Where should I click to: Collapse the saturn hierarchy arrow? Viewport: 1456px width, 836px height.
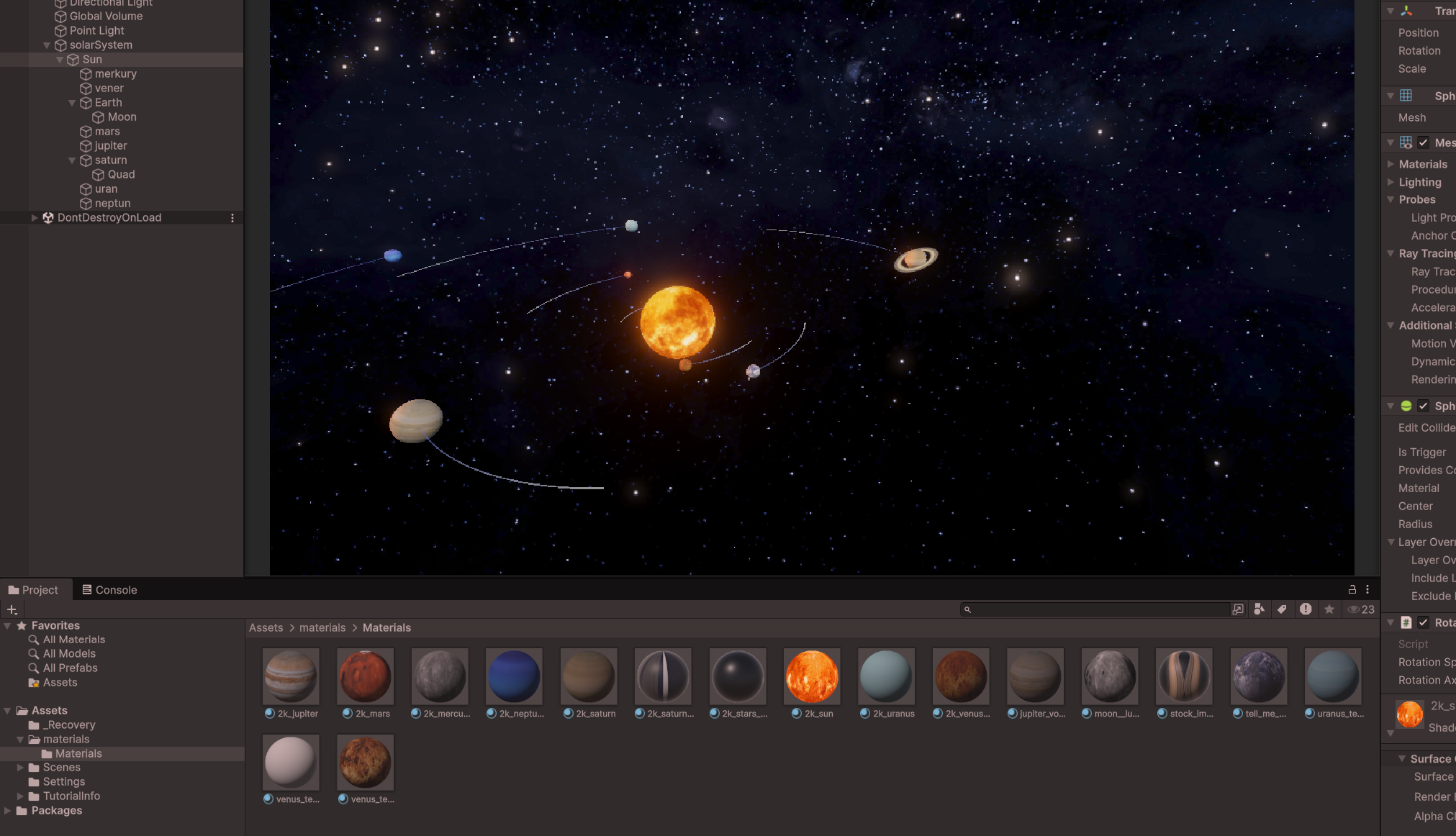point(72,160)
